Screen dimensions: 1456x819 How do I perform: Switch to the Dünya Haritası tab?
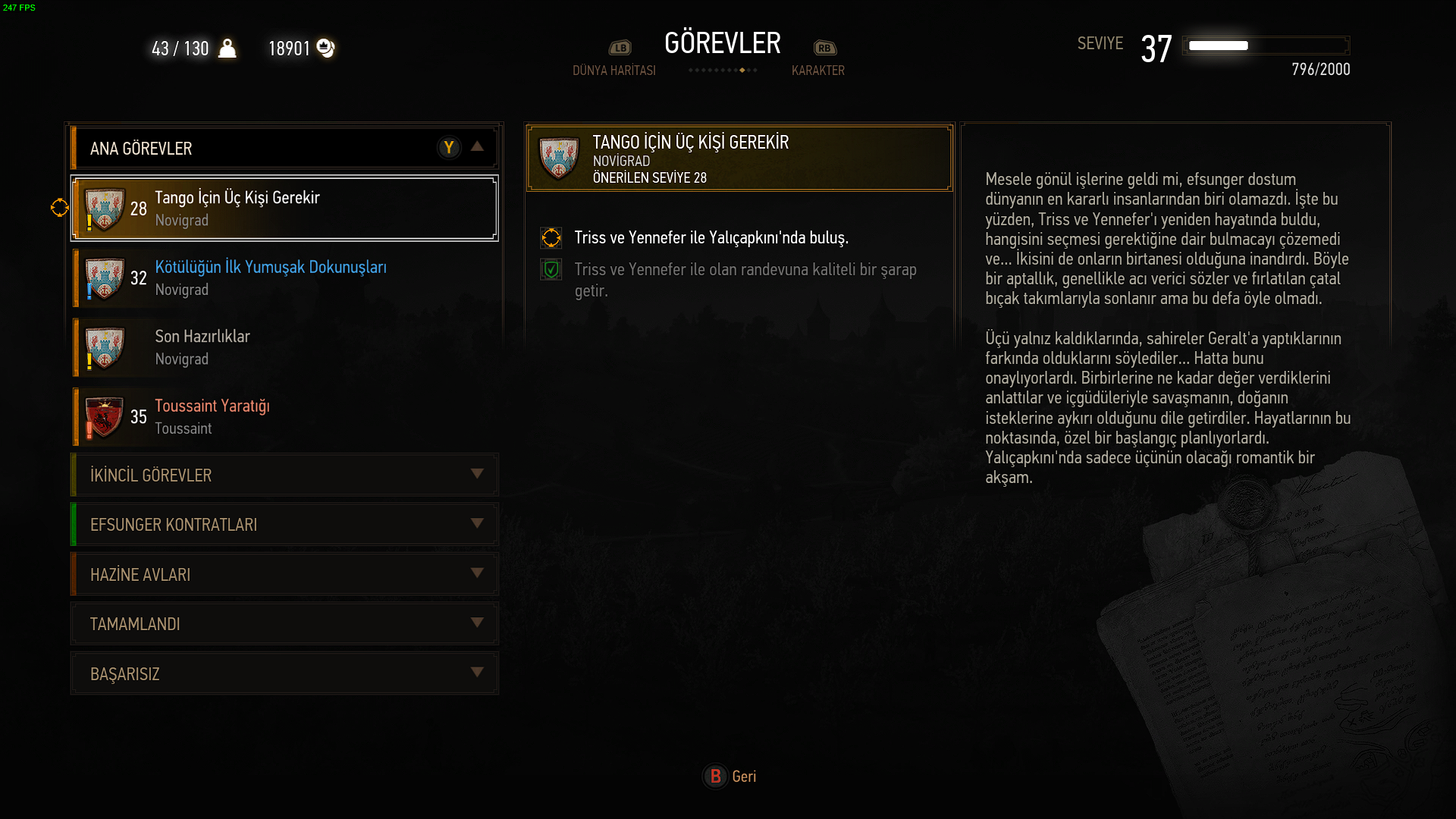[614, 70]
